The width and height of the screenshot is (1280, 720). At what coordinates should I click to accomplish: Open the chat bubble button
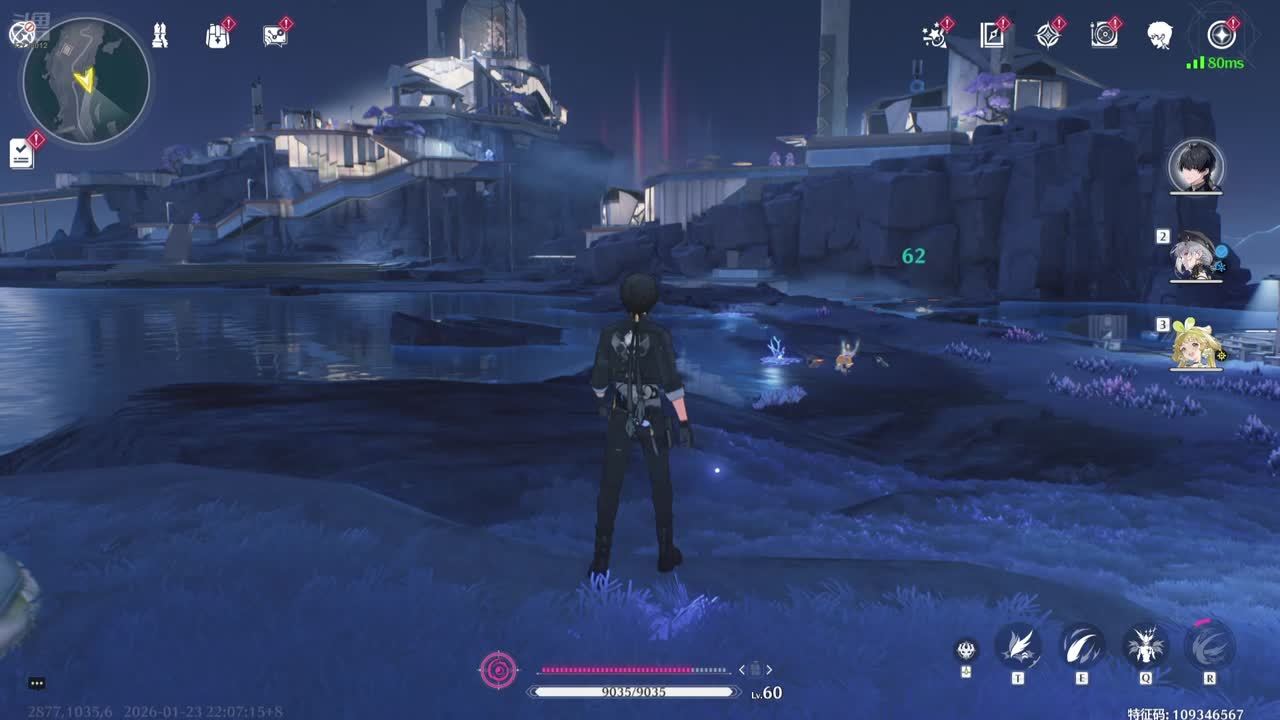(37, 683)
